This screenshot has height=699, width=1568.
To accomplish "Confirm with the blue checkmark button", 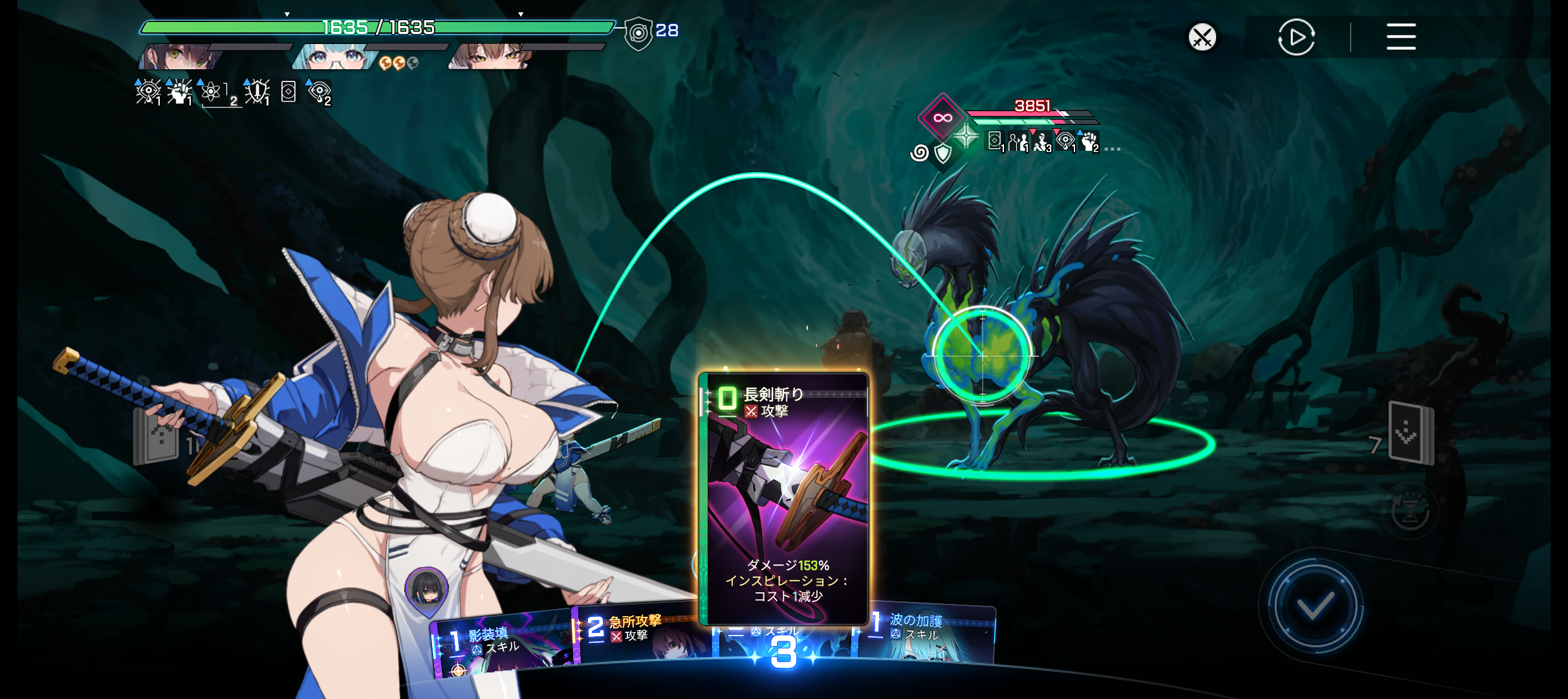I will click(1314, 606).
